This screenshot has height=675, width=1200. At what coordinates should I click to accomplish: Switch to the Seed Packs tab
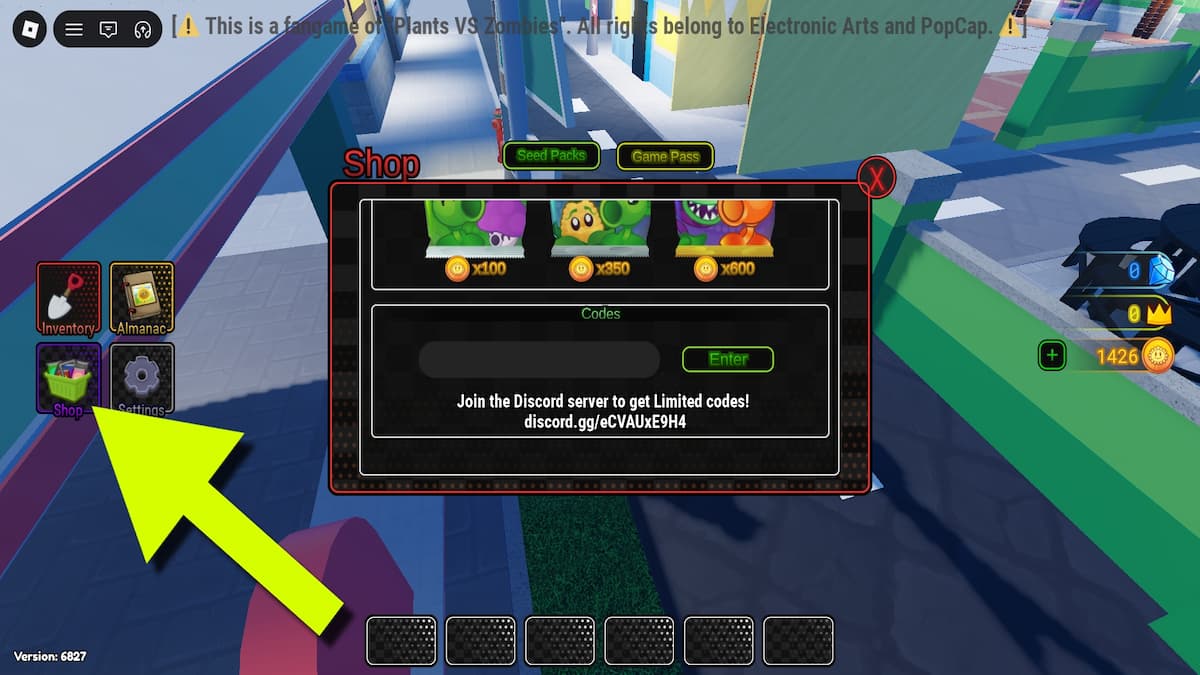click(x=551, y=155)
